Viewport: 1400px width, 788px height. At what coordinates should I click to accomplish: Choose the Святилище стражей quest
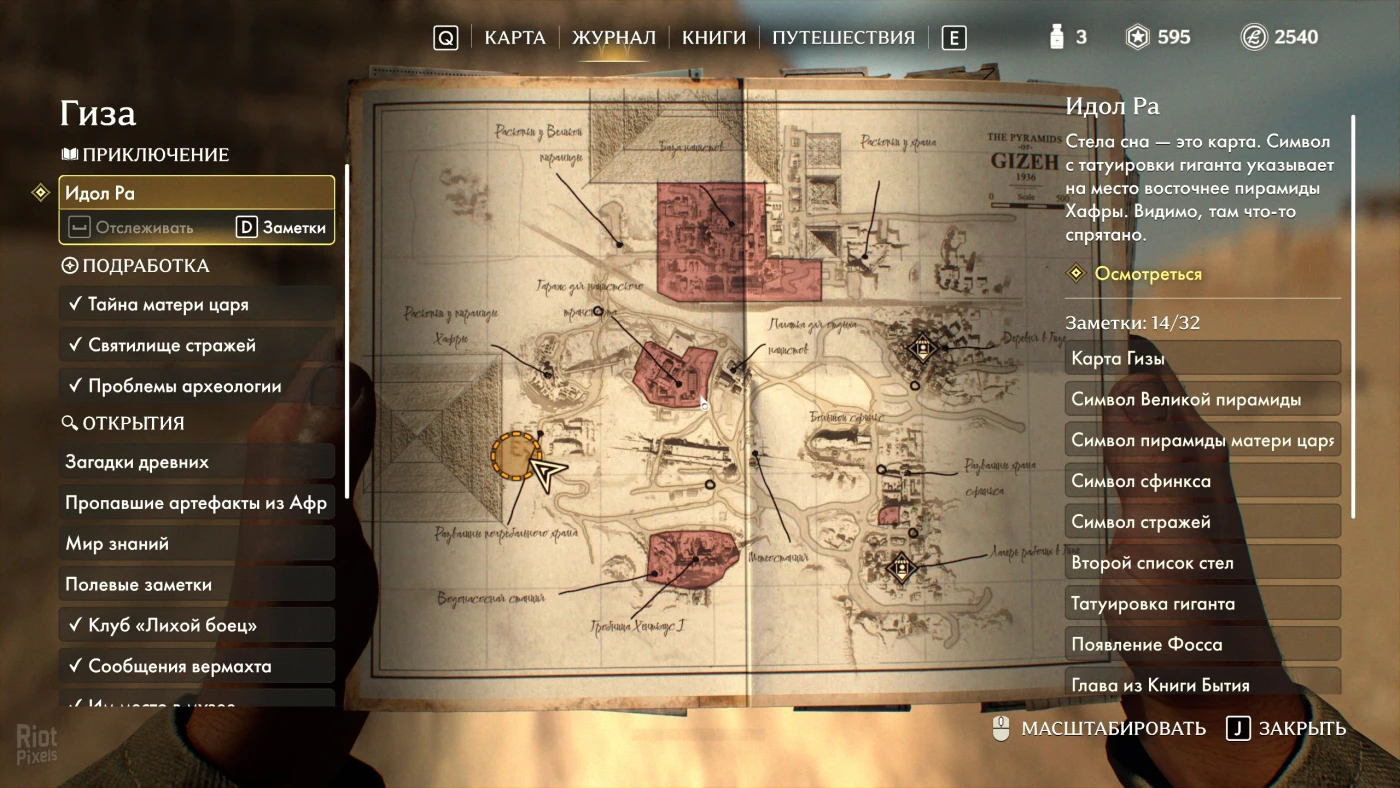196,345
